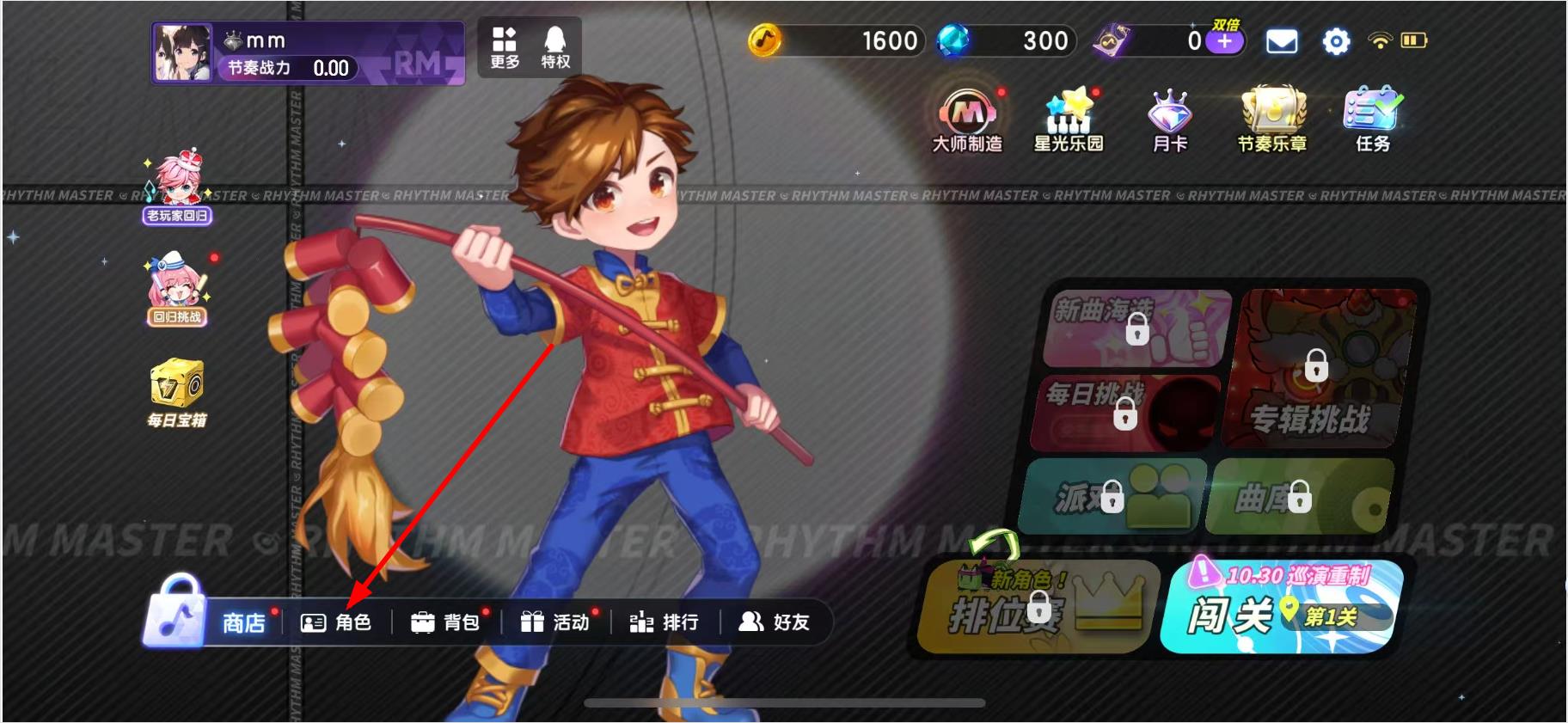
Task: Open 节奏乐章 battle pass icon
Action: pyautogui.click(x=1272, y=120)
